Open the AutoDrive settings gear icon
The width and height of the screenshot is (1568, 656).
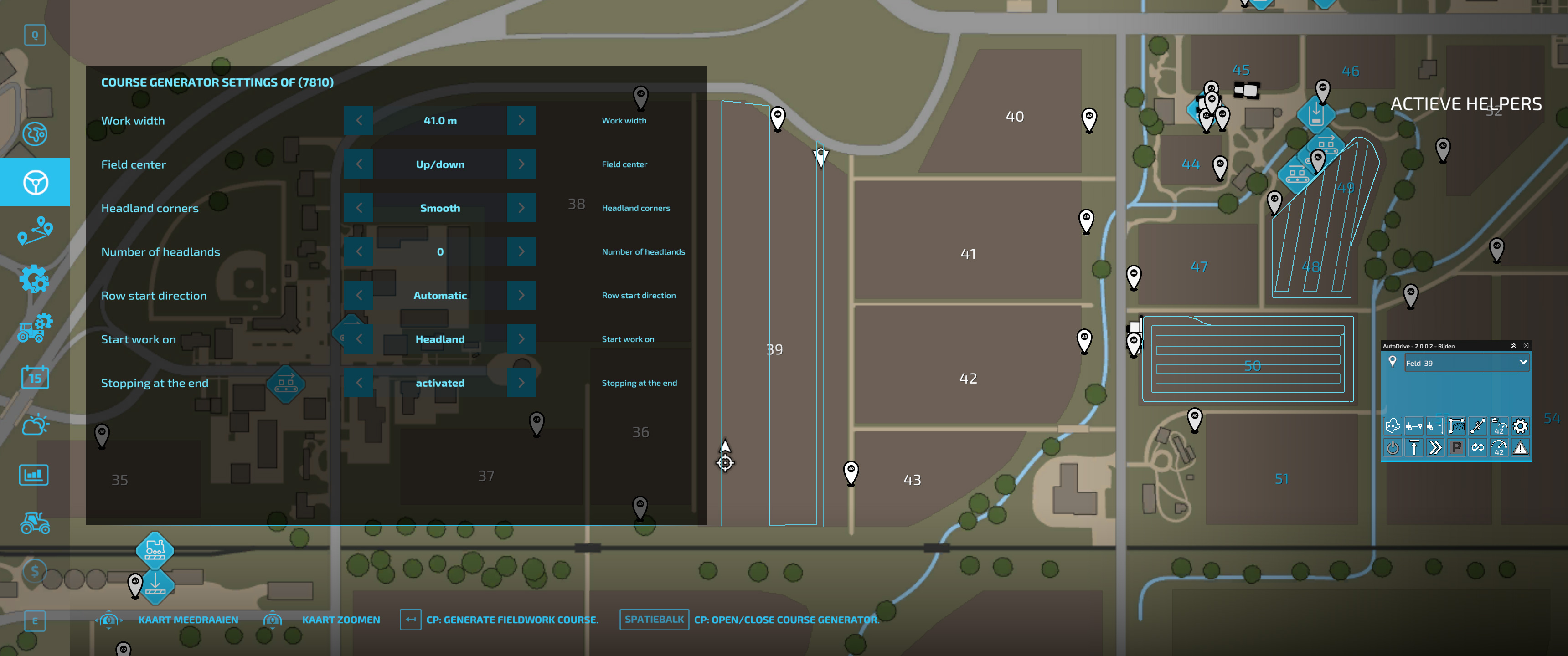coord(1520,426)
